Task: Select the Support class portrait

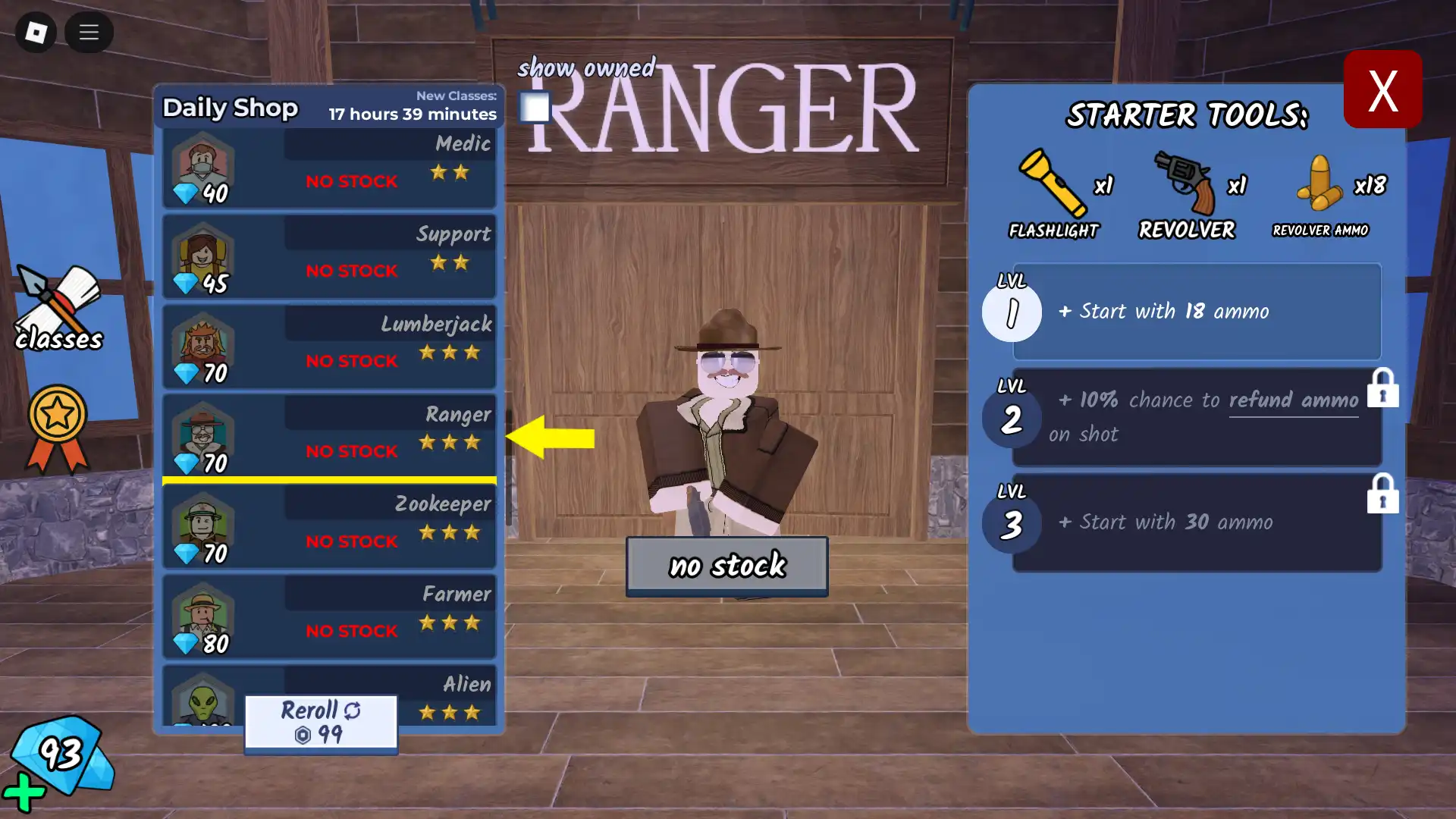Action: [202, 256]
